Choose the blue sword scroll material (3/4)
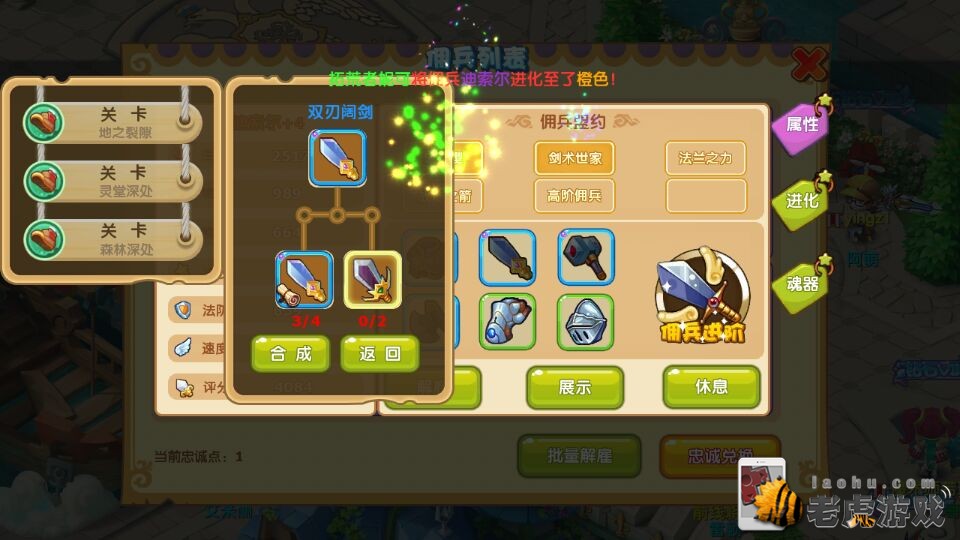This screenshot has height=540, width=960. [304, 280]
